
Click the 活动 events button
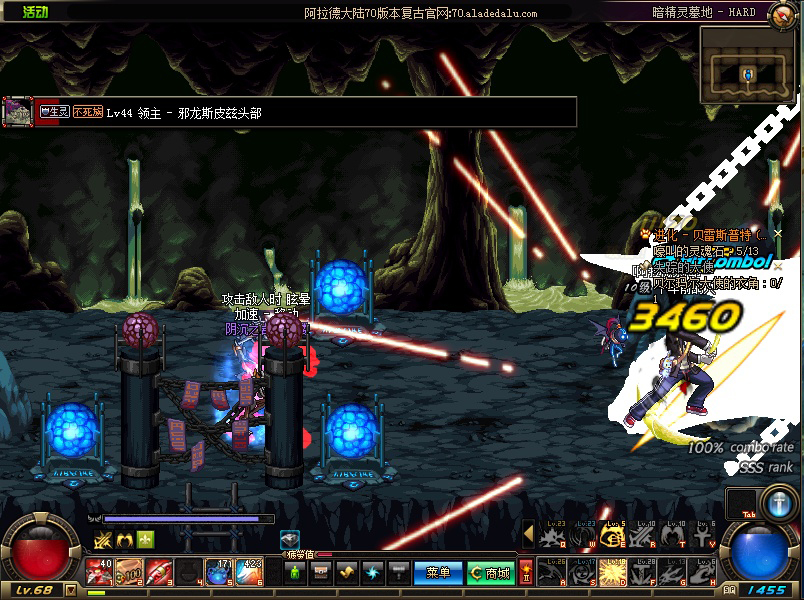click(x=35, y=13)
